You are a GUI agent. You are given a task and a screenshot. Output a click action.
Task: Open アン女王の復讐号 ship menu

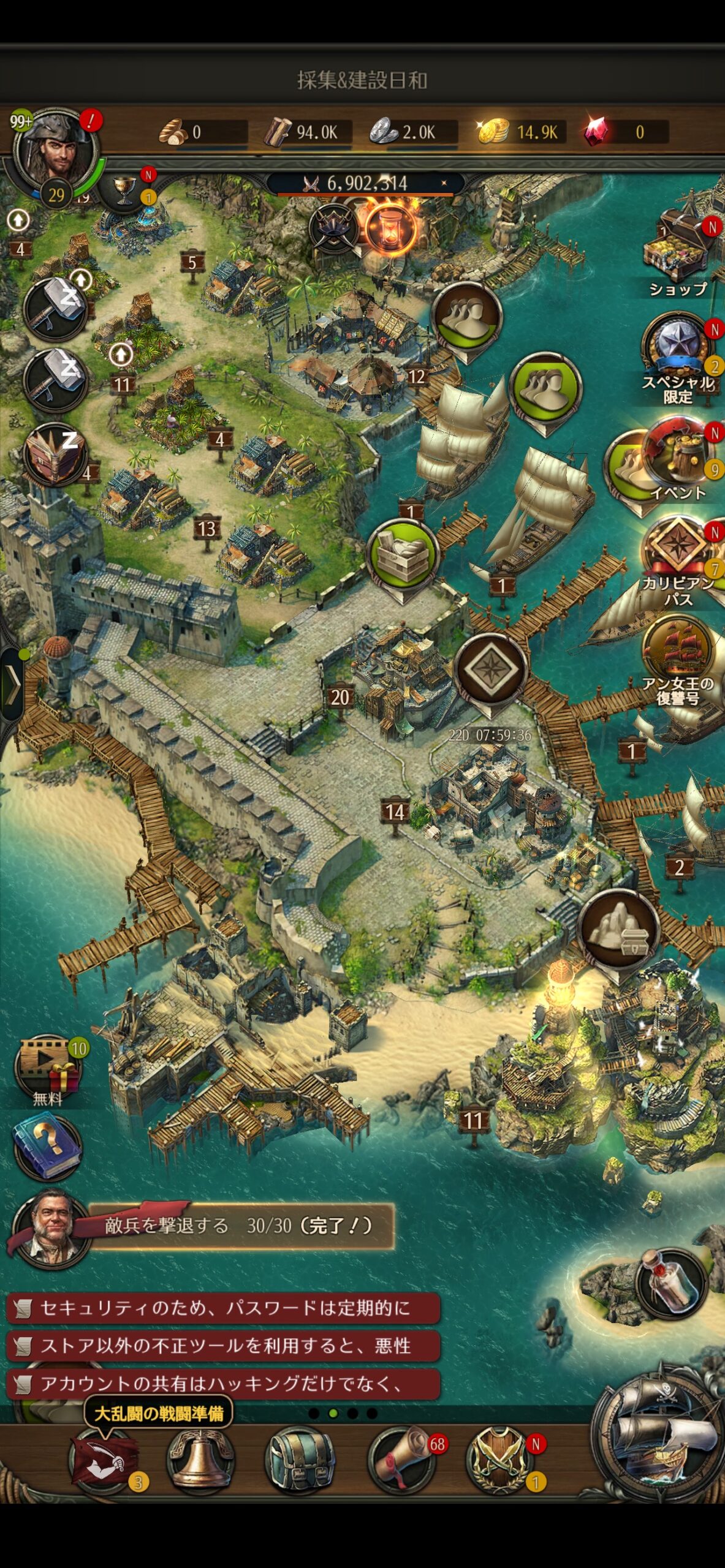tap(678, 655)
